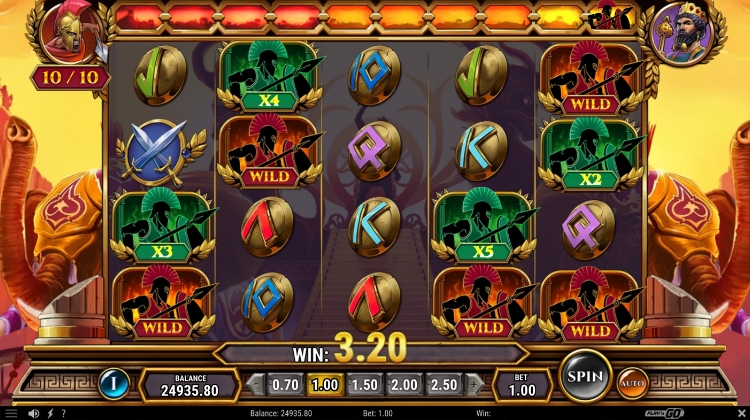Open help with the question mark

coord(64,413)
